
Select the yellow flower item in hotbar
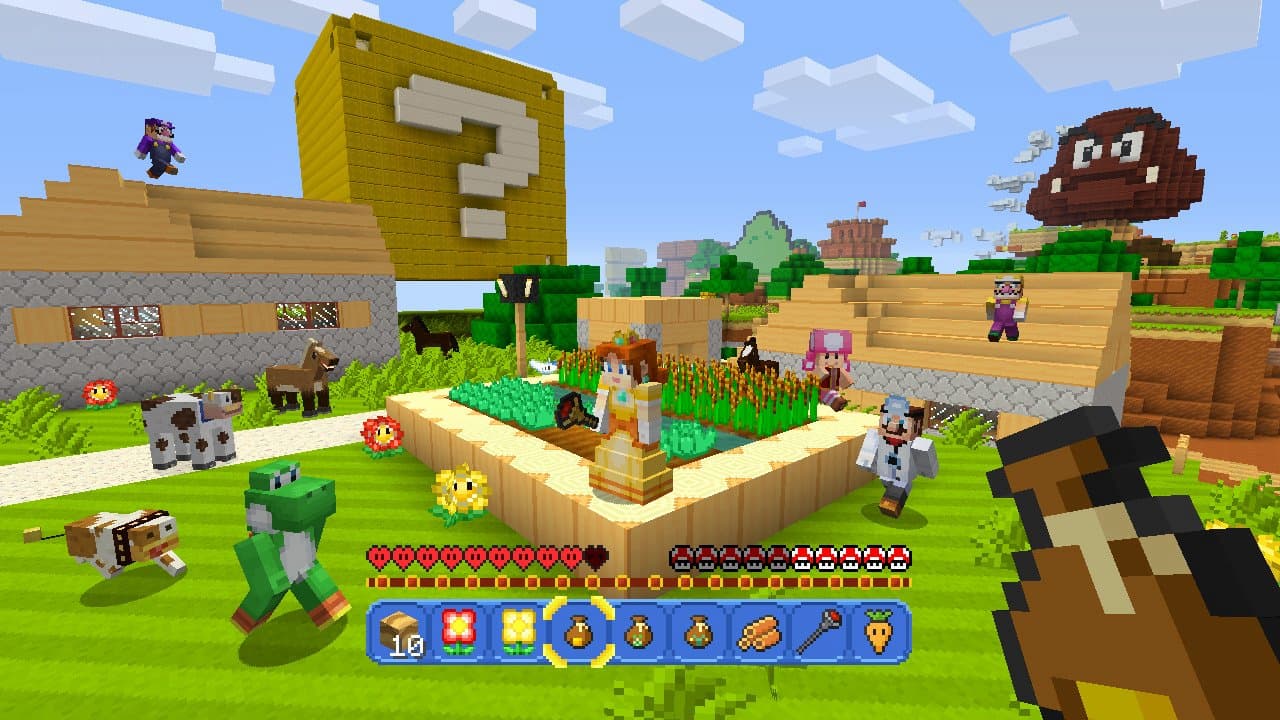[x=518, y=633]
